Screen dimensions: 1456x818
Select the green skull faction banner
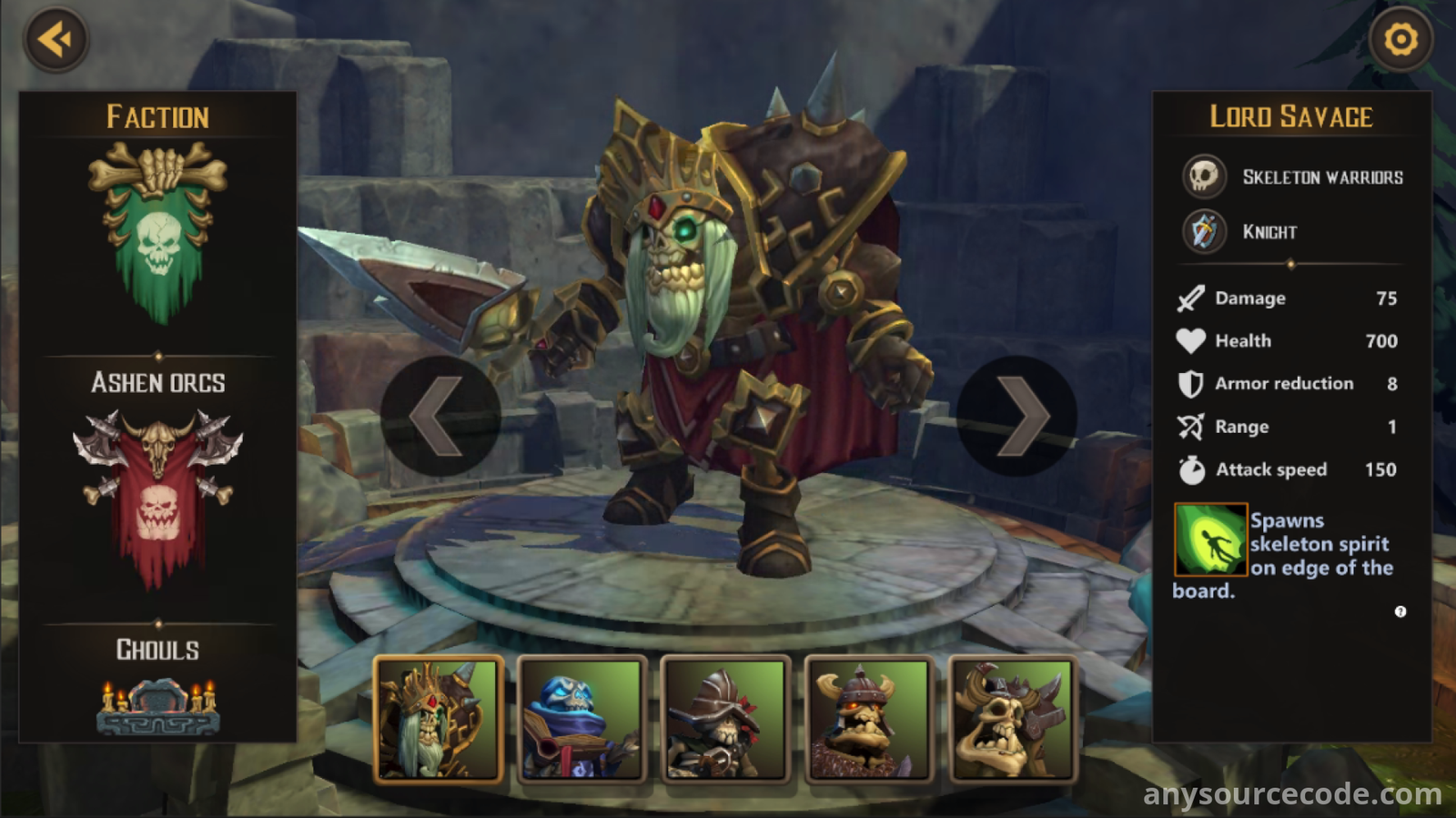pos(157,233)
